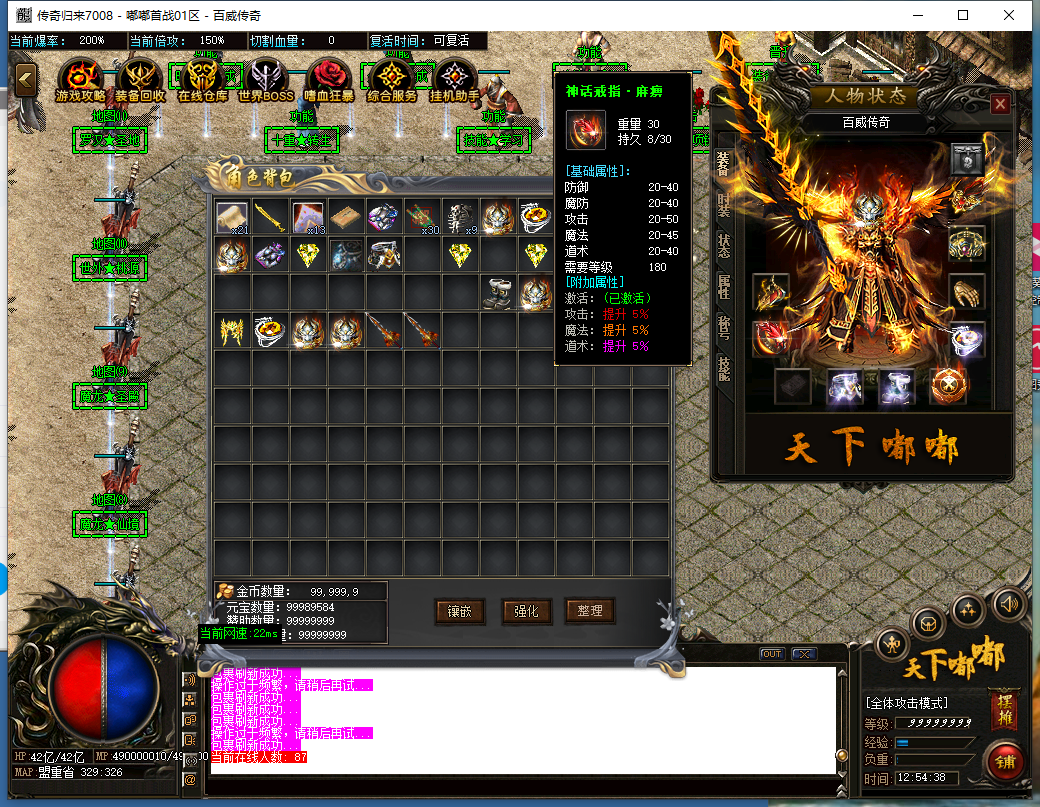Sort the bag with the 整理 button
1040x807 pixels.
[x=589, y=611]
